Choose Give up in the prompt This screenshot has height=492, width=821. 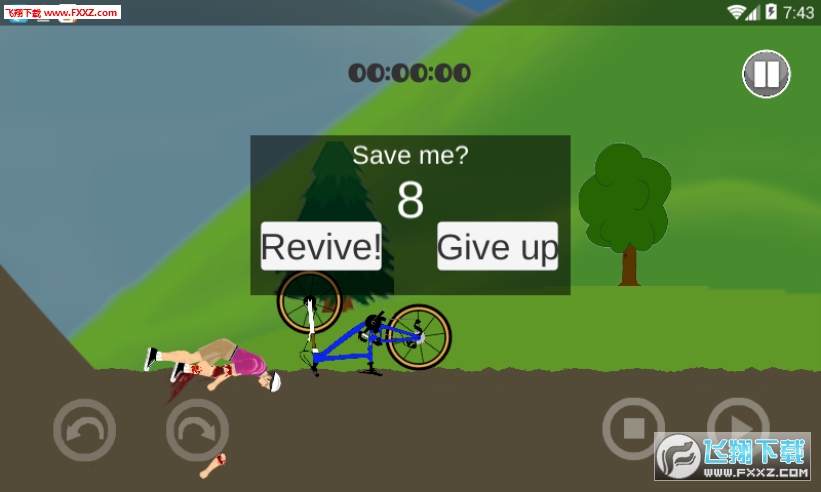click(497, 246)
